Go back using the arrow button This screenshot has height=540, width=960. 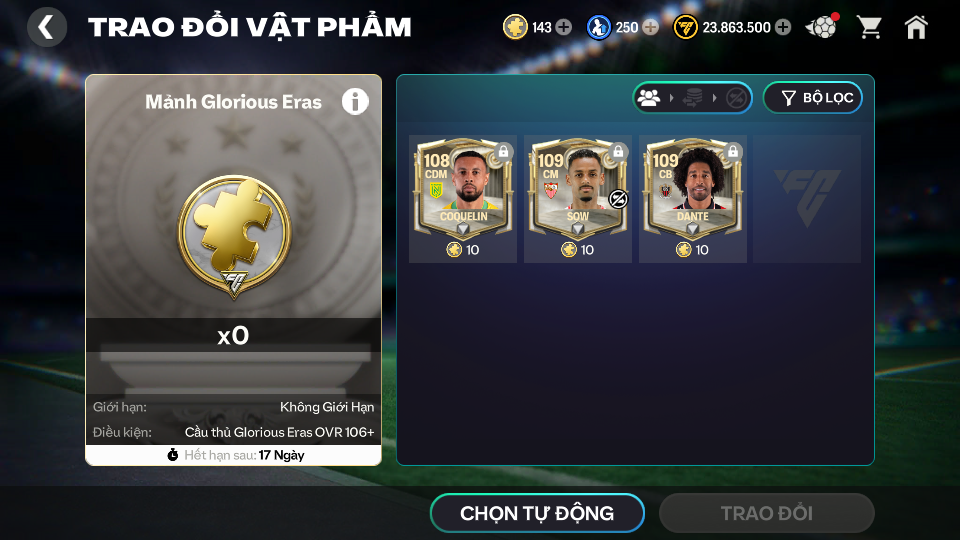[46, 27]
